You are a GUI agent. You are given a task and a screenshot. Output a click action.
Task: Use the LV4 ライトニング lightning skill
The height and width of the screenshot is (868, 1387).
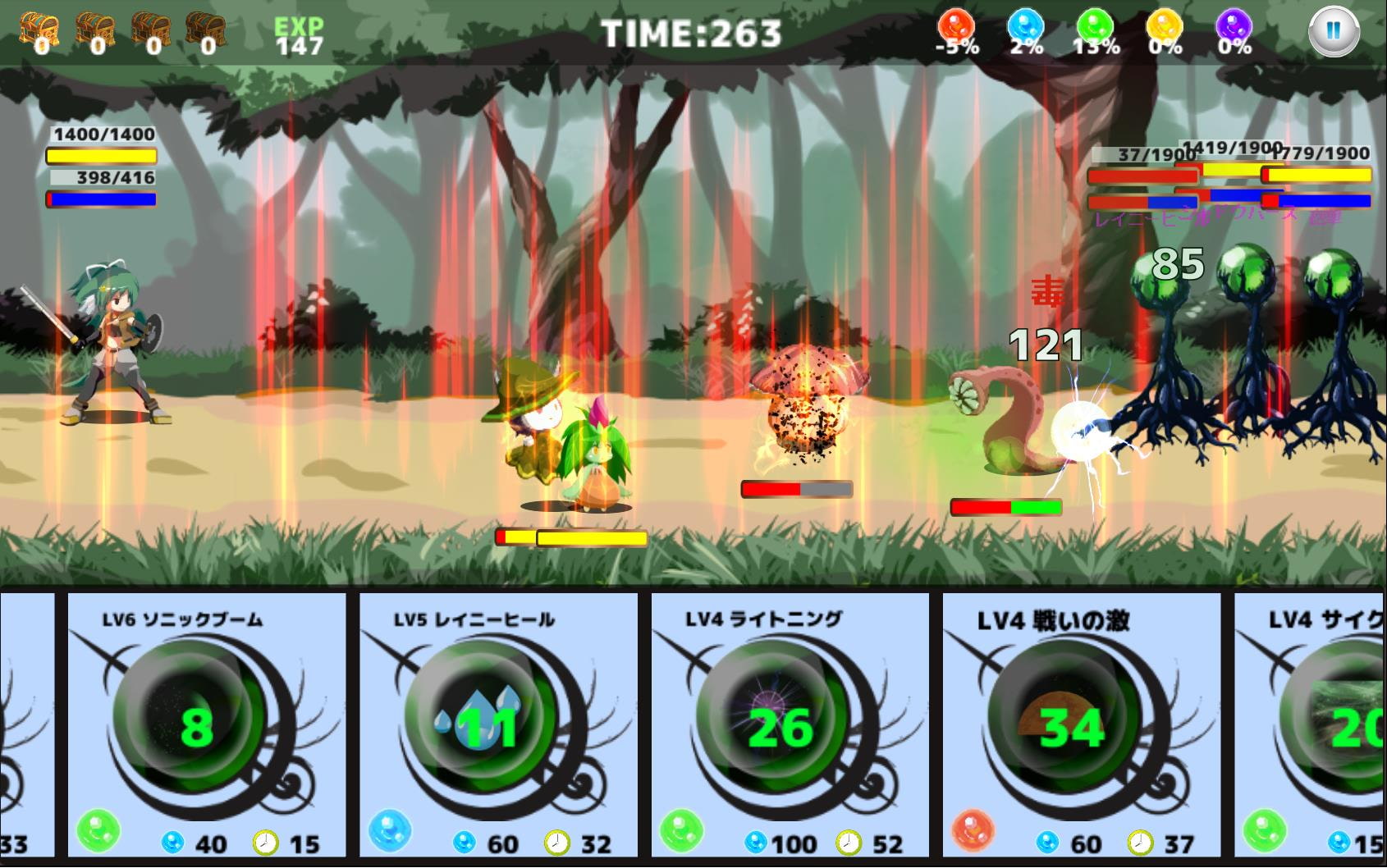pyautogui.click(x=780, y=725)
